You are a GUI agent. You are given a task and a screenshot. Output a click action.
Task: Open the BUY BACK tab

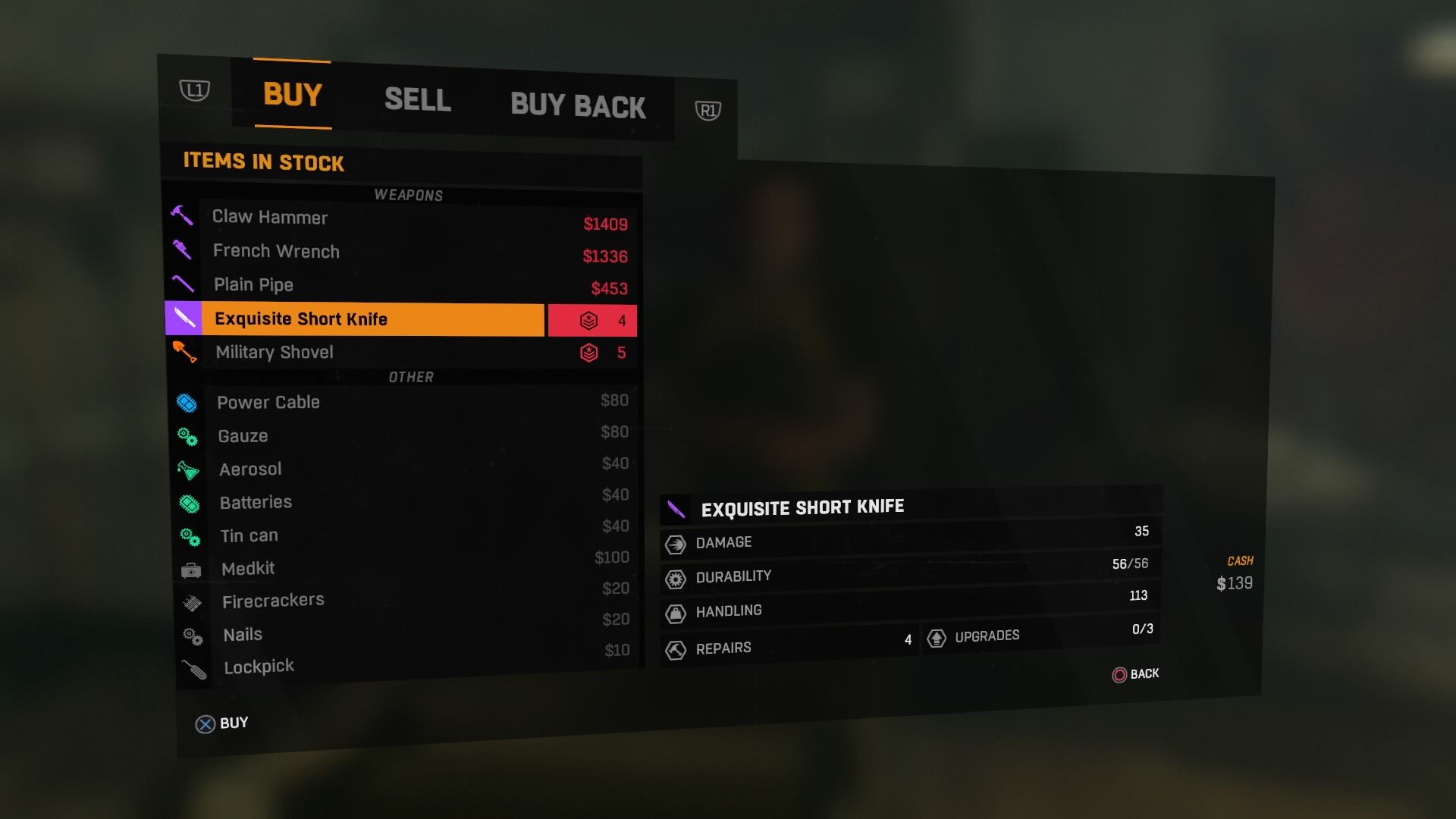578,105
